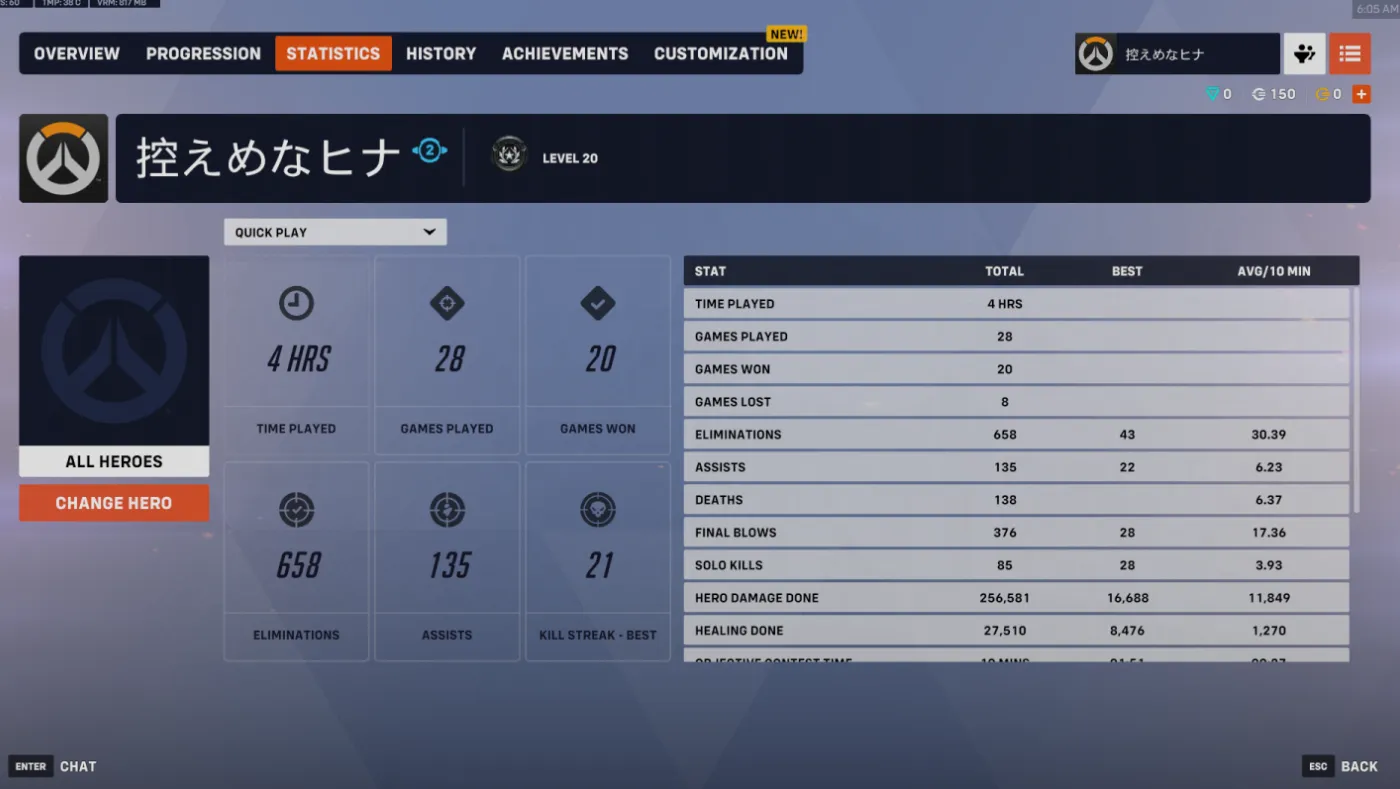This screenshot has width=1400, height=789.
Task: Go to the OVERVIEW tab
Action: [x=75, y=53]
